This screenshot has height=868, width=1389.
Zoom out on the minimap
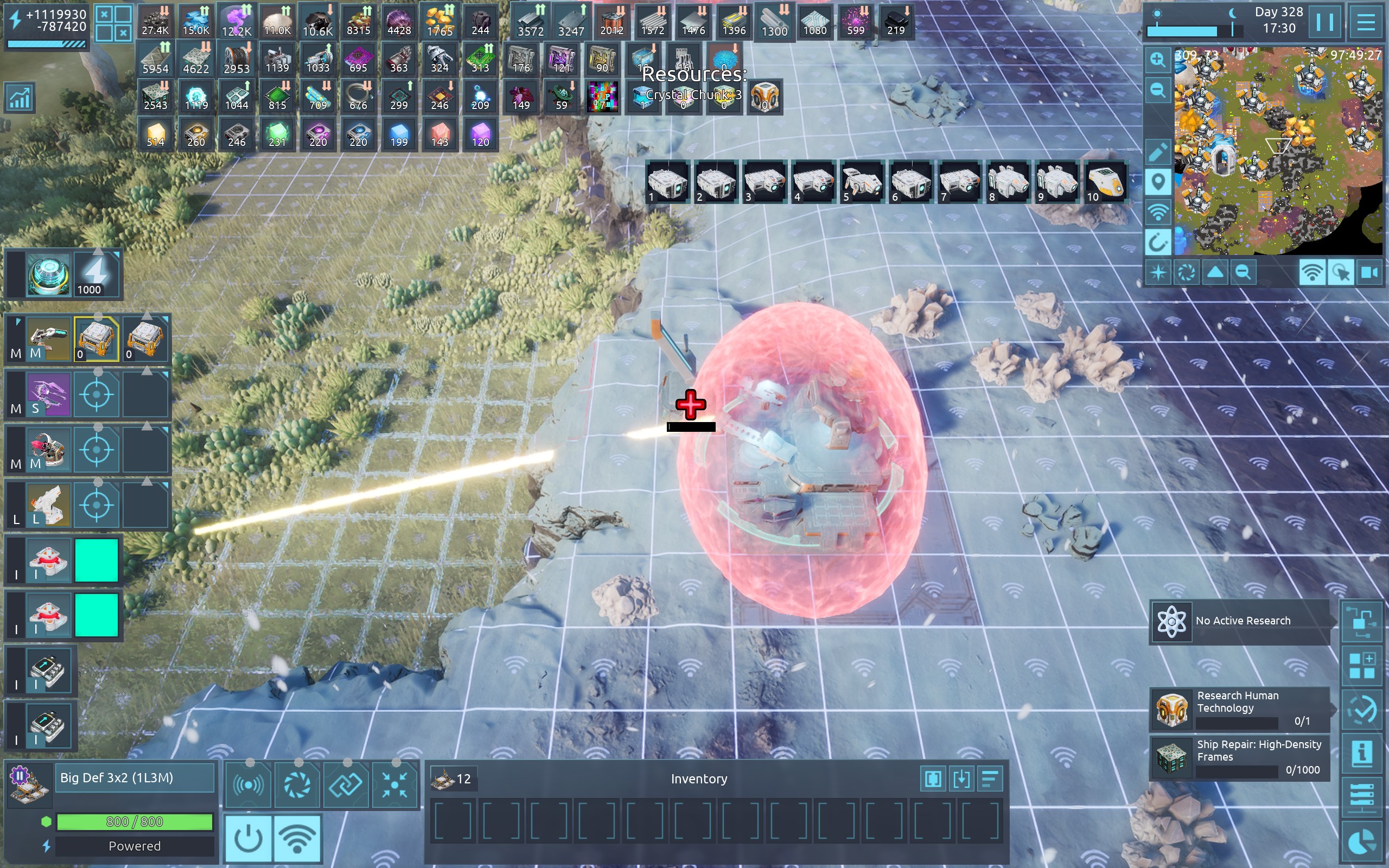coord(1158,90)
